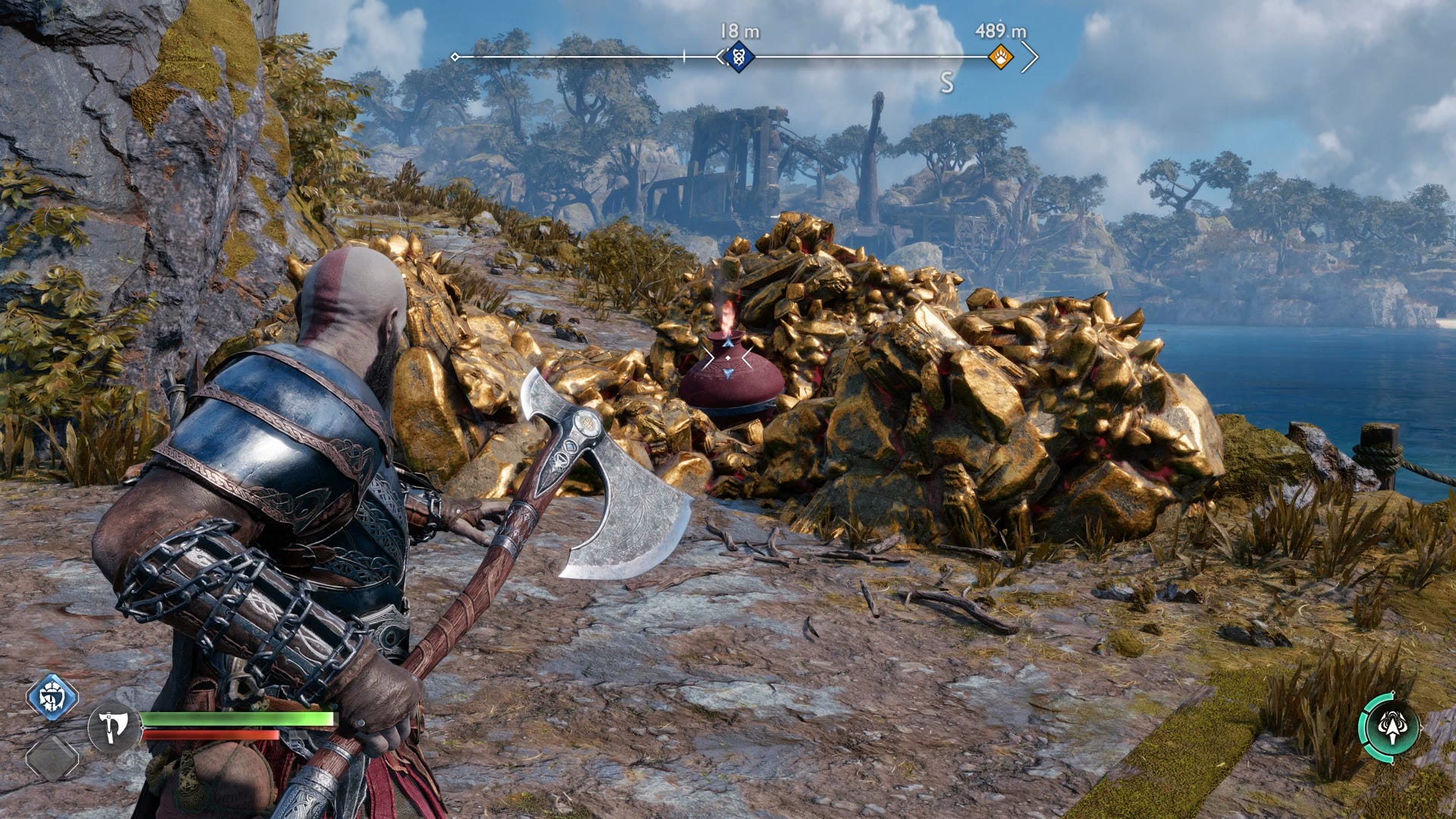Select the blue diamond compass marker

tap(739, 57)
